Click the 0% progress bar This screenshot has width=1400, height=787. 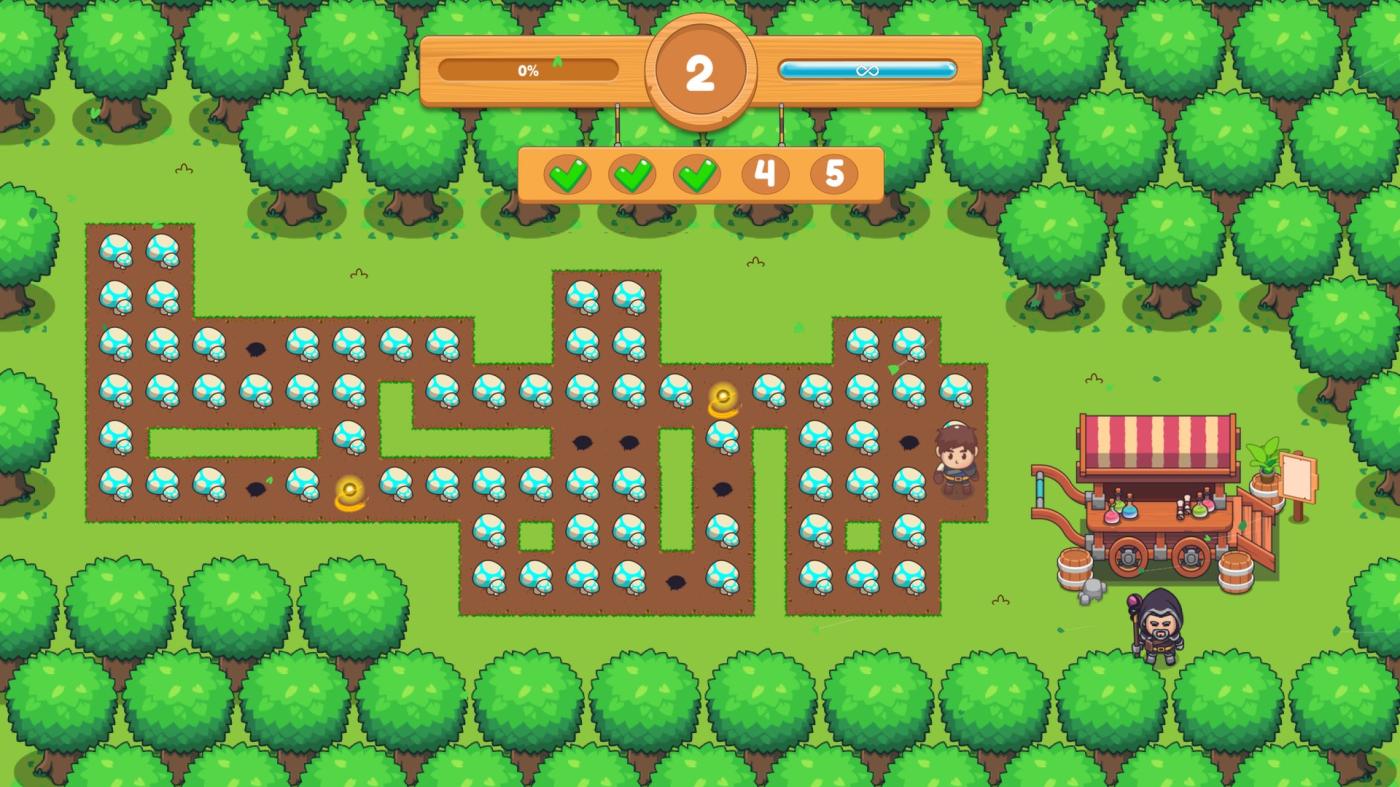(527, 70)
